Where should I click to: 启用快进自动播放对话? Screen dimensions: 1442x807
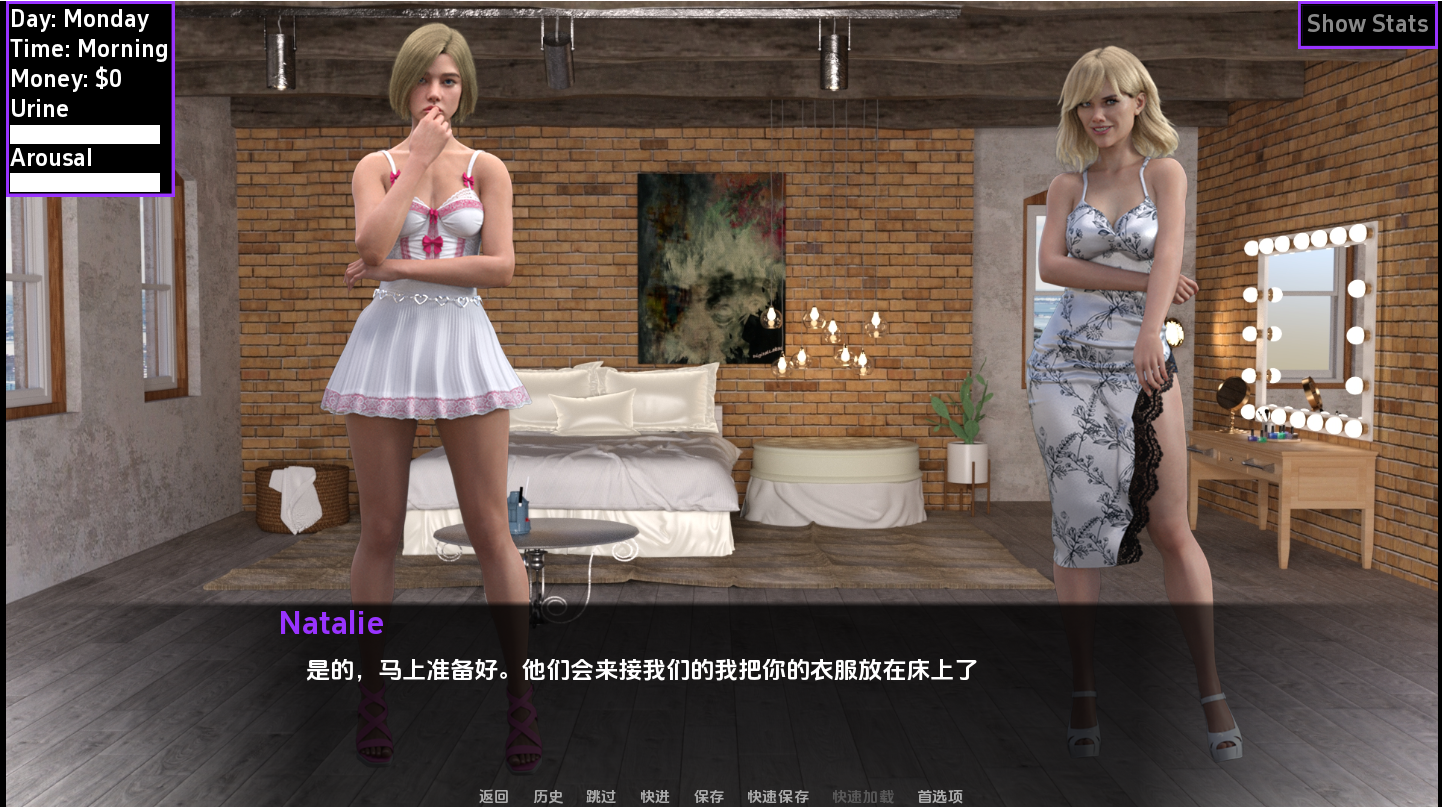click(x=655, y=796)
